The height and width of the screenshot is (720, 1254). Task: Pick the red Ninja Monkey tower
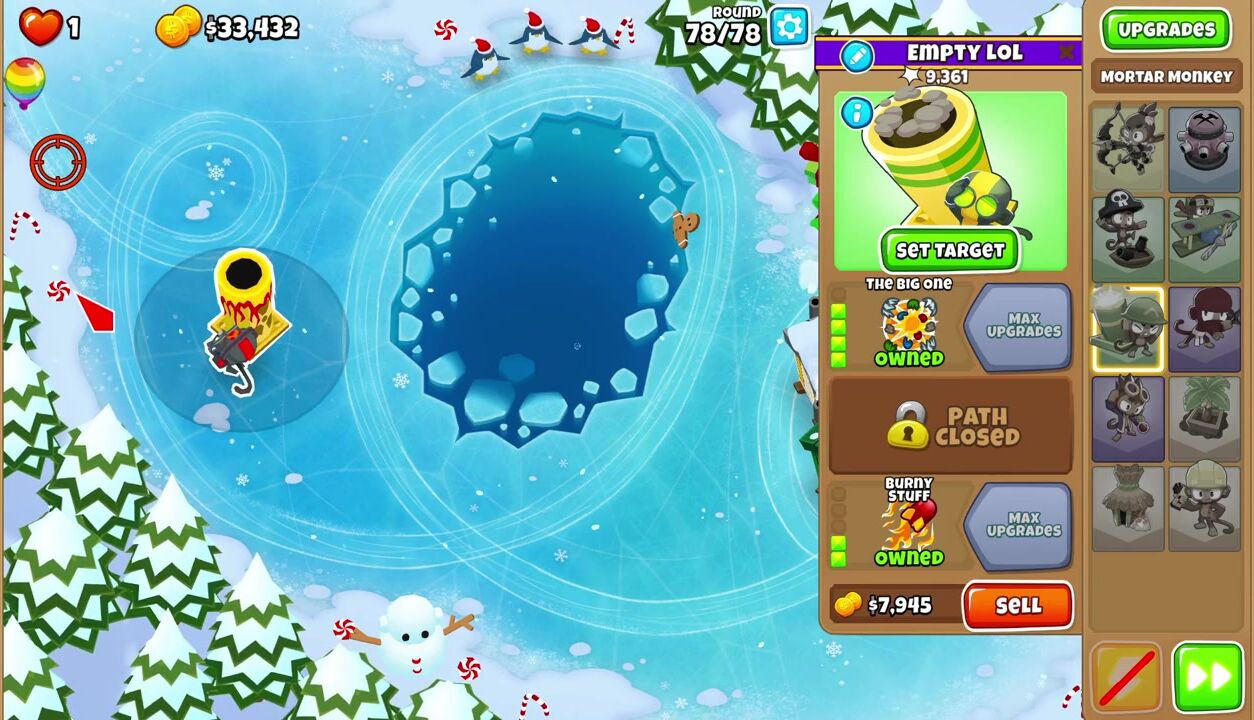tap(1204, 329)
